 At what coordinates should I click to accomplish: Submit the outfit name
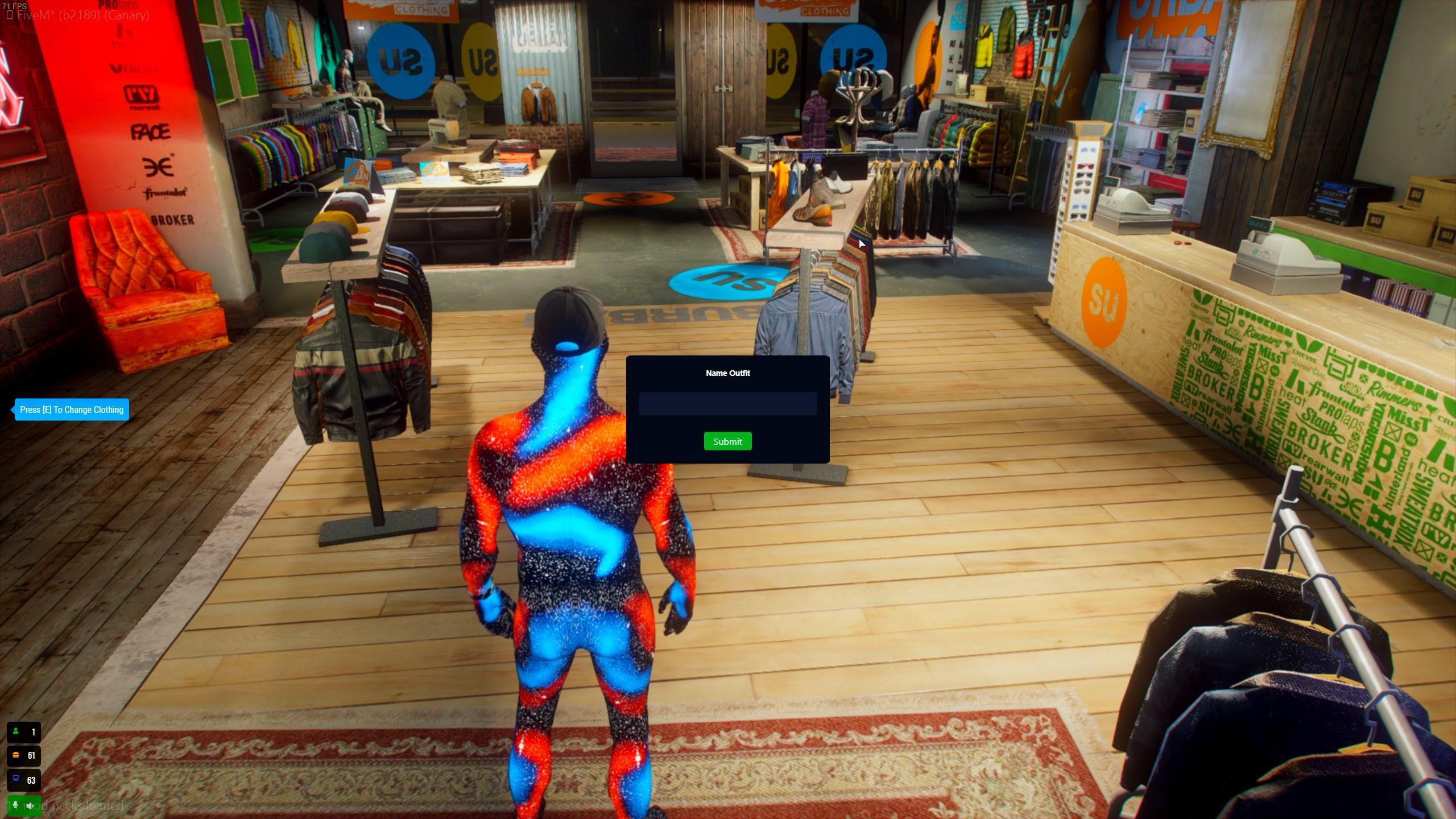[727, 441]
